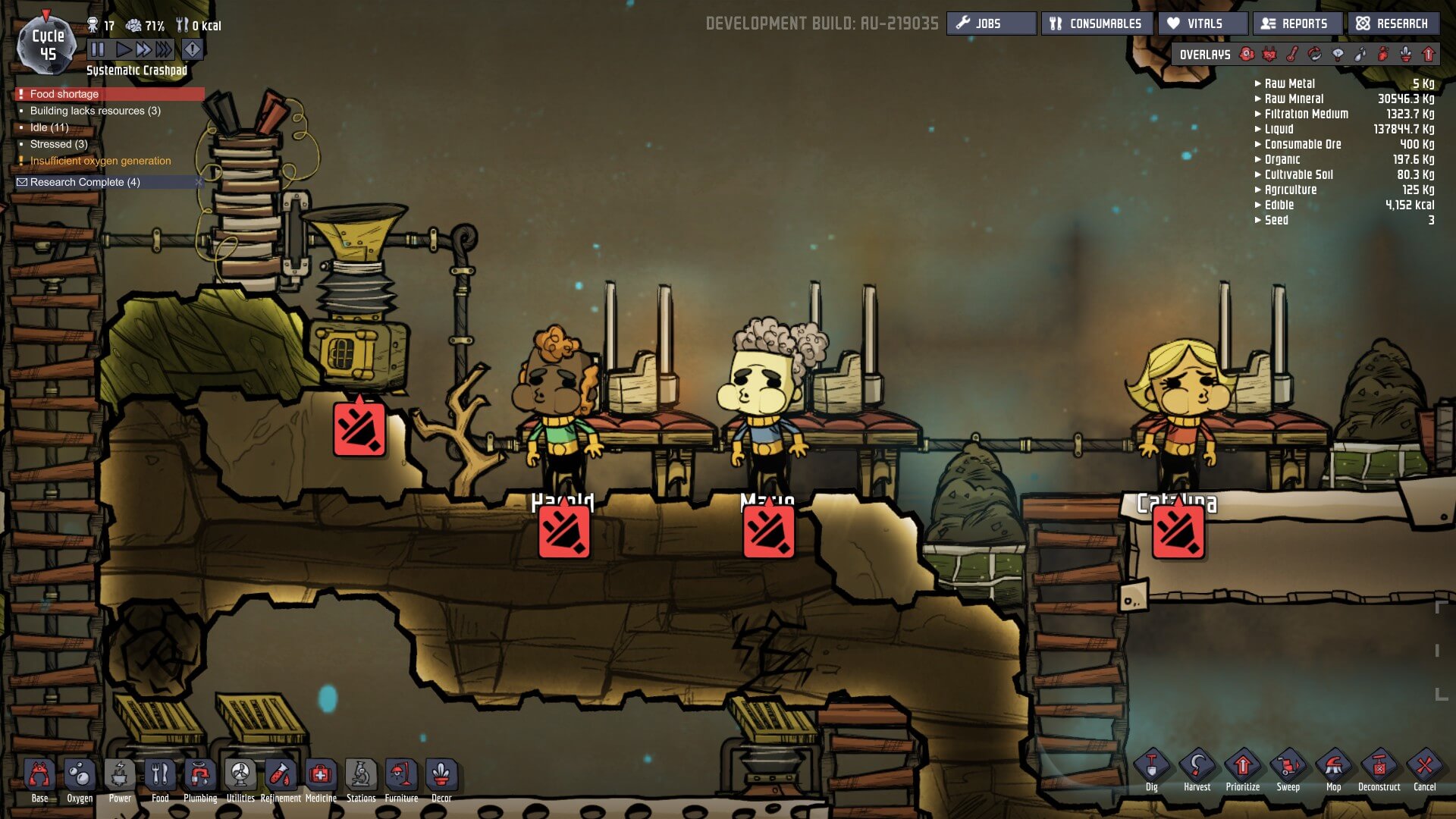1456x819 pixels.
Task: Select the Food shortage warning
Action: pyautogui.click(x=64, y=94)
